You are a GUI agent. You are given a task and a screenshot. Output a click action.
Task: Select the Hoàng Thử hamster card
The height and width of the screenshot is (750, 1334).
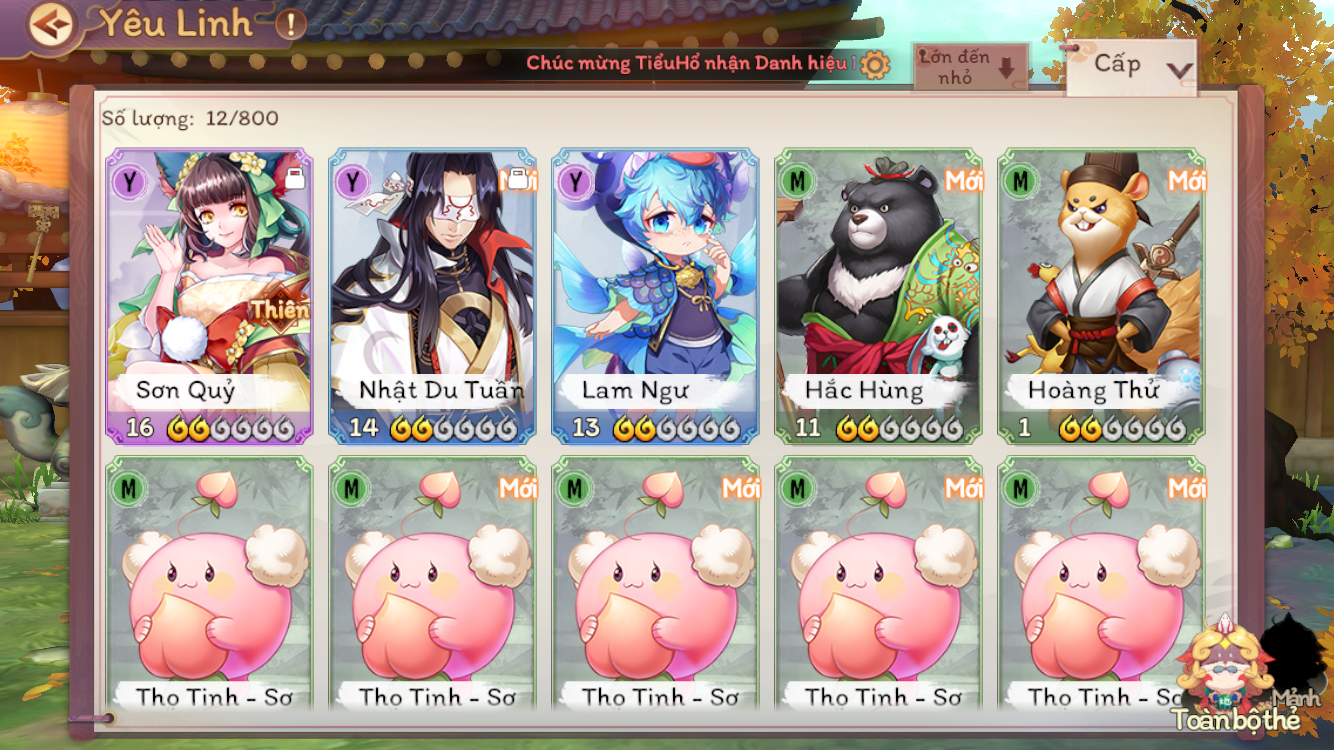1101,296
